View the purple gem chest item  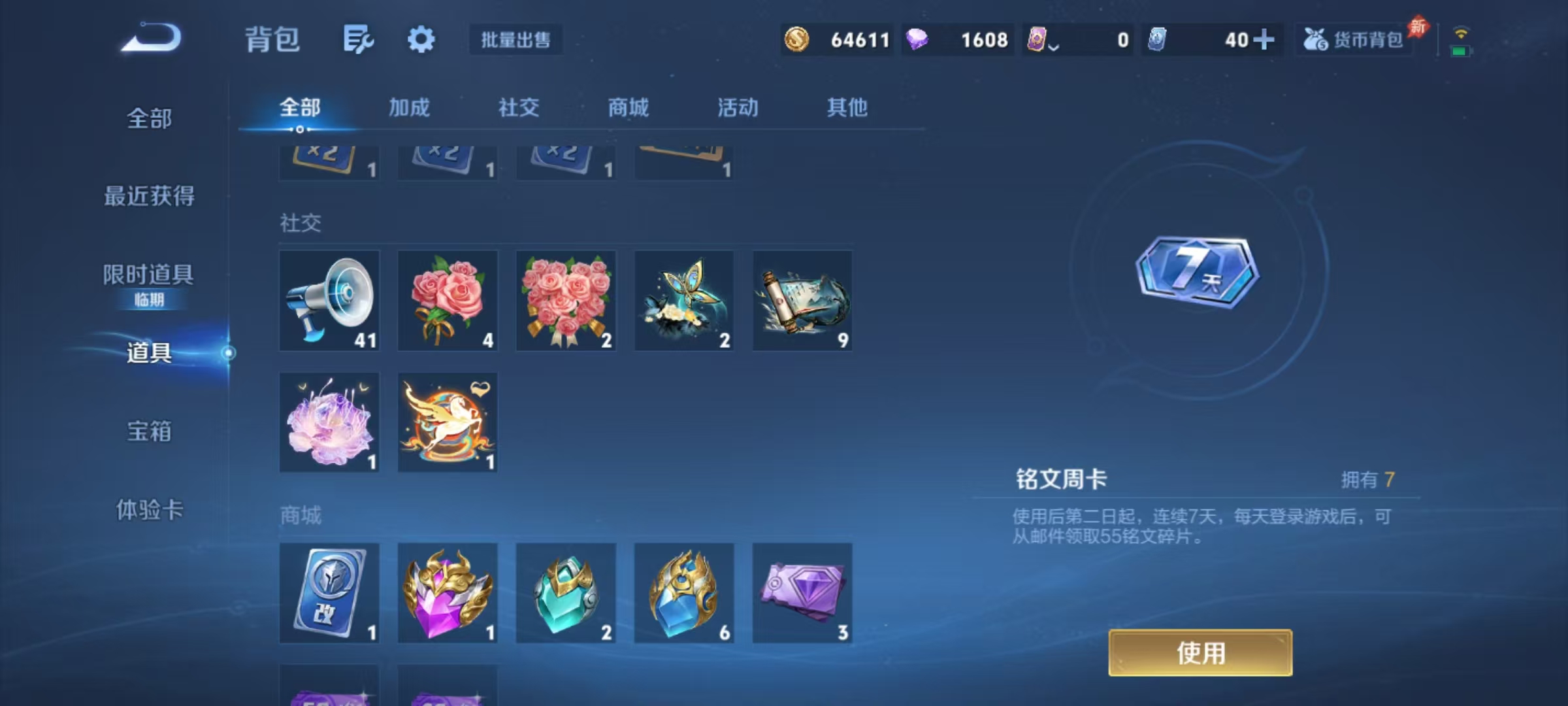pos(448,594)
